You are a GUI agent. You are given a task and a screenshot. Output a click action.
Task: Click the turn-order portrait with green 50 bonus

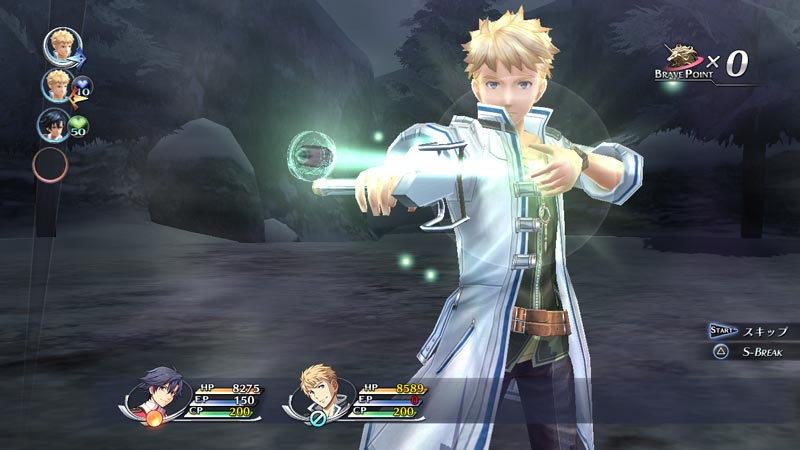point(54,124)
